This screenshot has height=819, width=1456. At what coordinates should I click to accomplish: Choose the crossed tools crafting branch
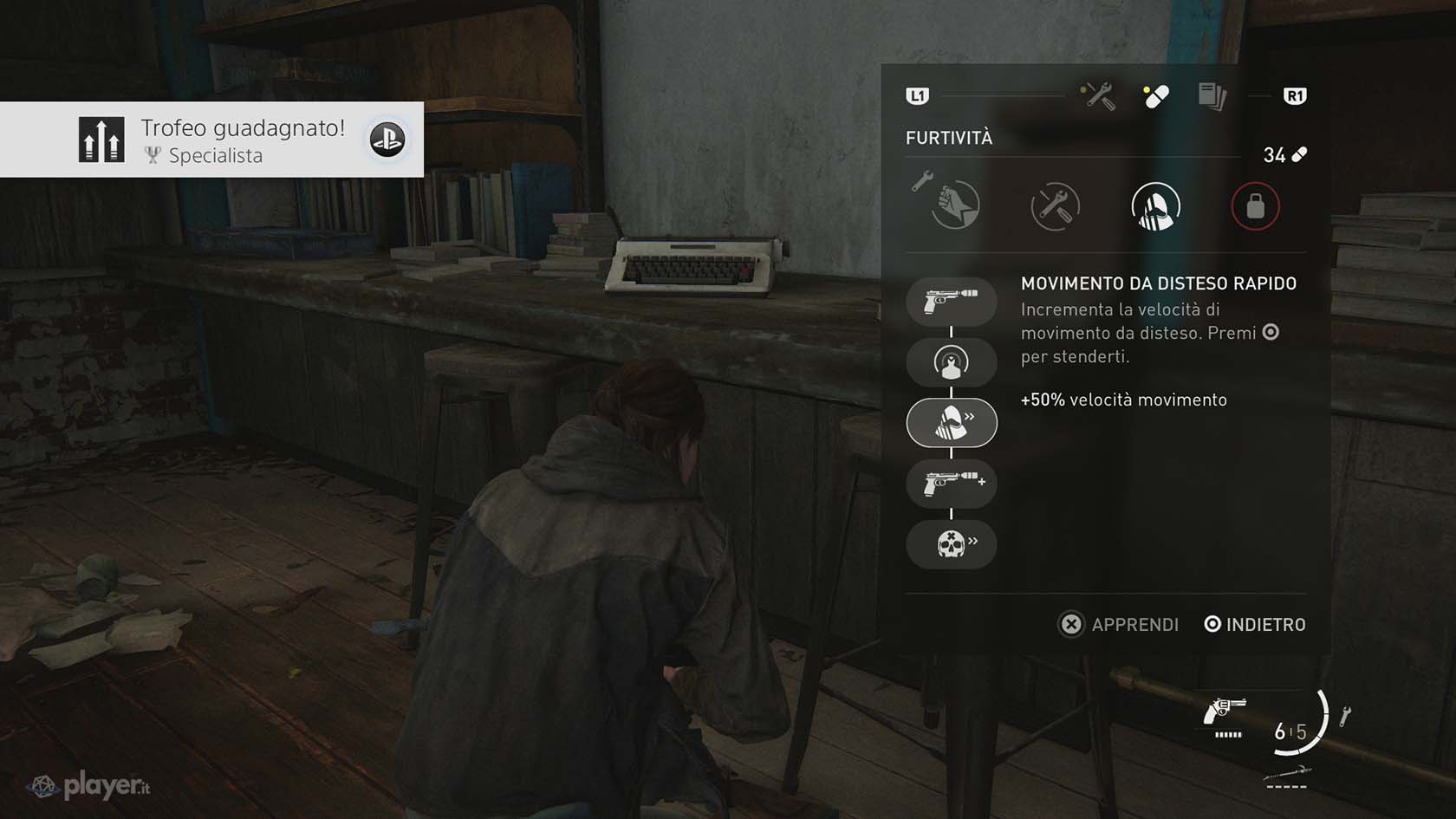coord(1055,206)
